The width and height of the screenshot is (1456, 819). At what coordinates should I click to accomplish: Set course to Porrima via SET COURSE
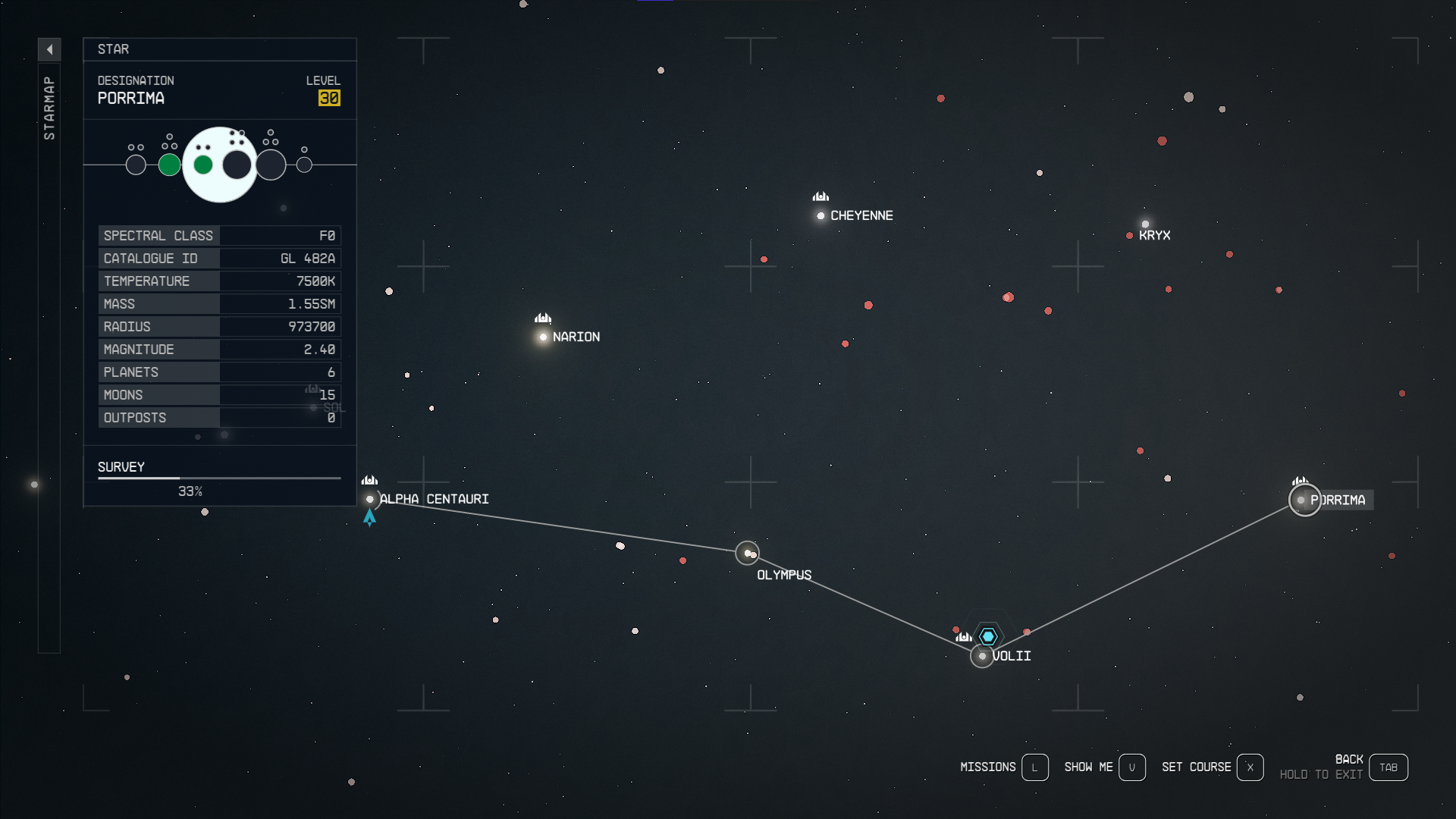pos(1251,767)
